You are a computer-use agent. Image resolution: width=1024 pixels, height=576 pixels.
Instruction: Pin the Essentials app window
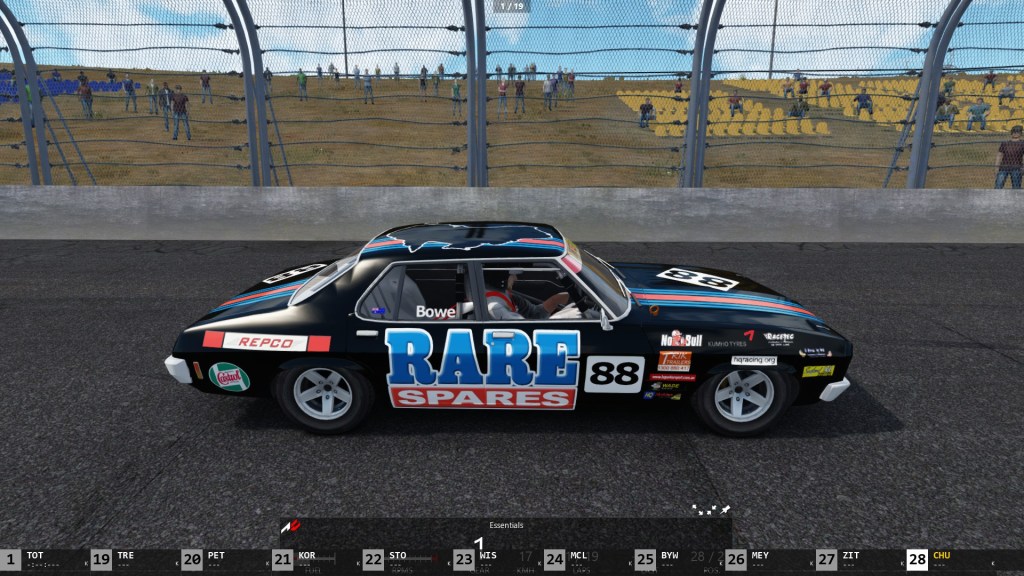[725, 510]
